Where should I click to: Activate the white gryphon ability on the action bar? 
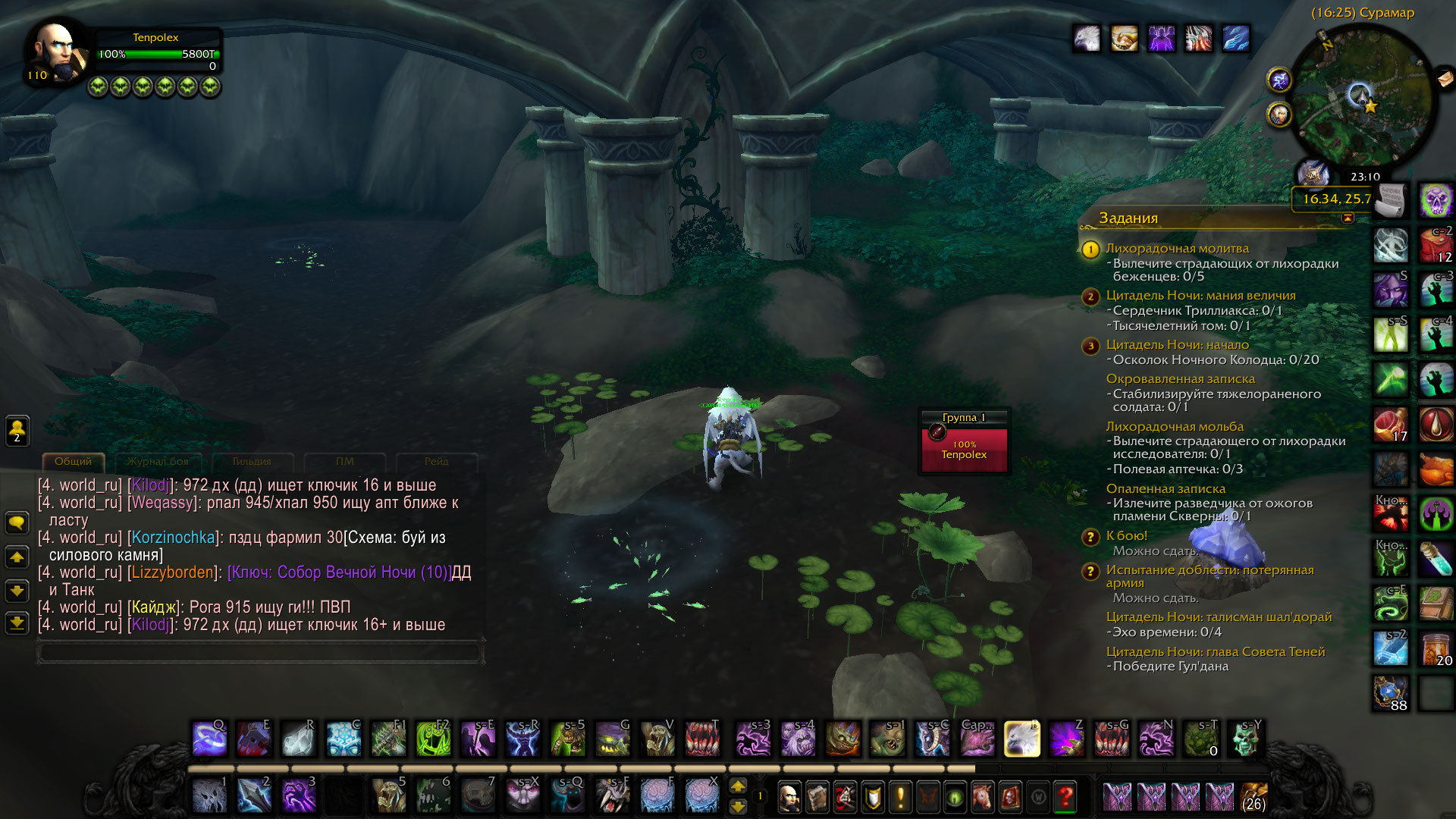[1021, 739]
